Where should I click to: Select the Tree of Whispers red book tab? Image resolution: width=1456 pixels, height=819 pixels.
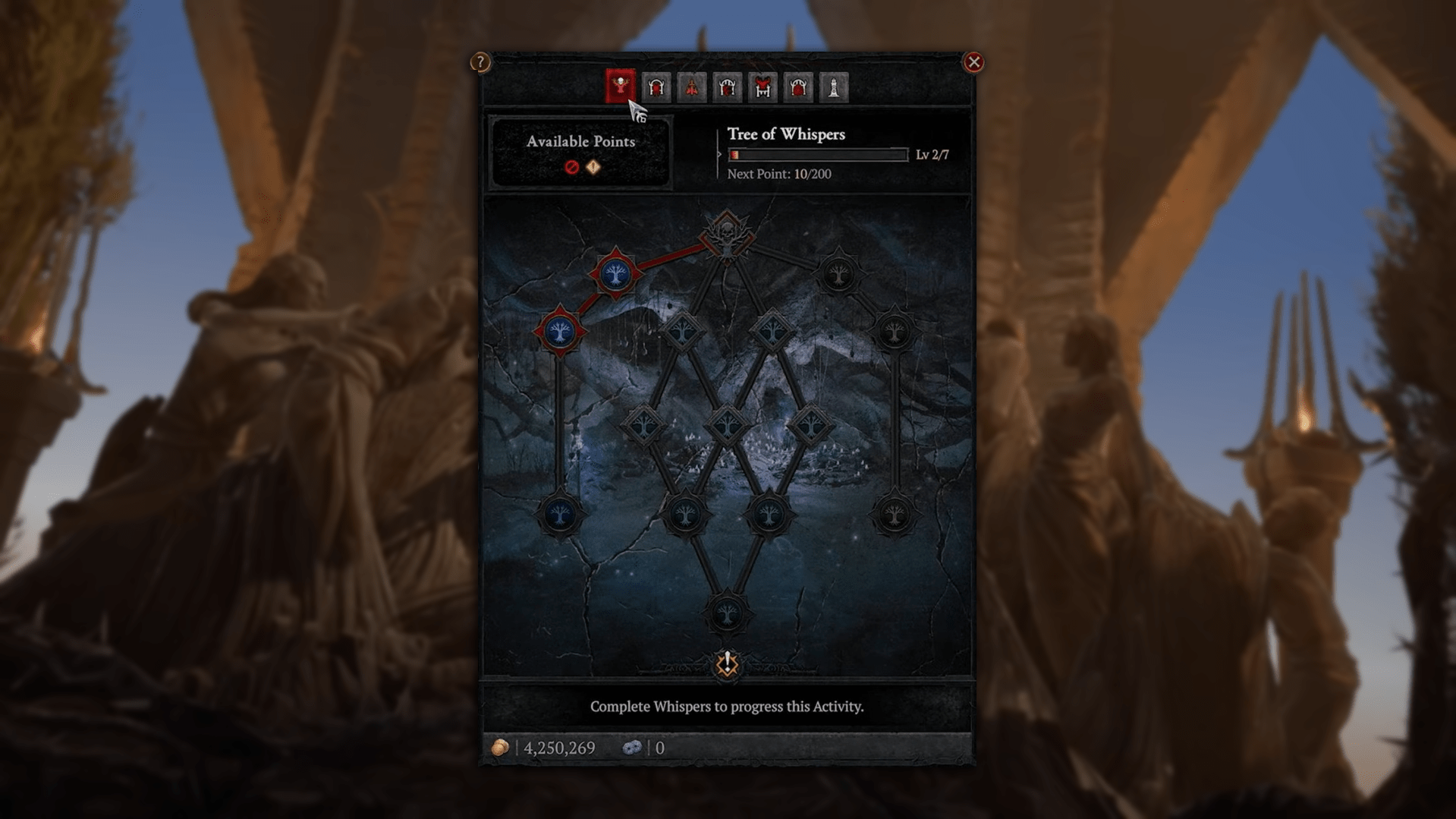point(621,86)
